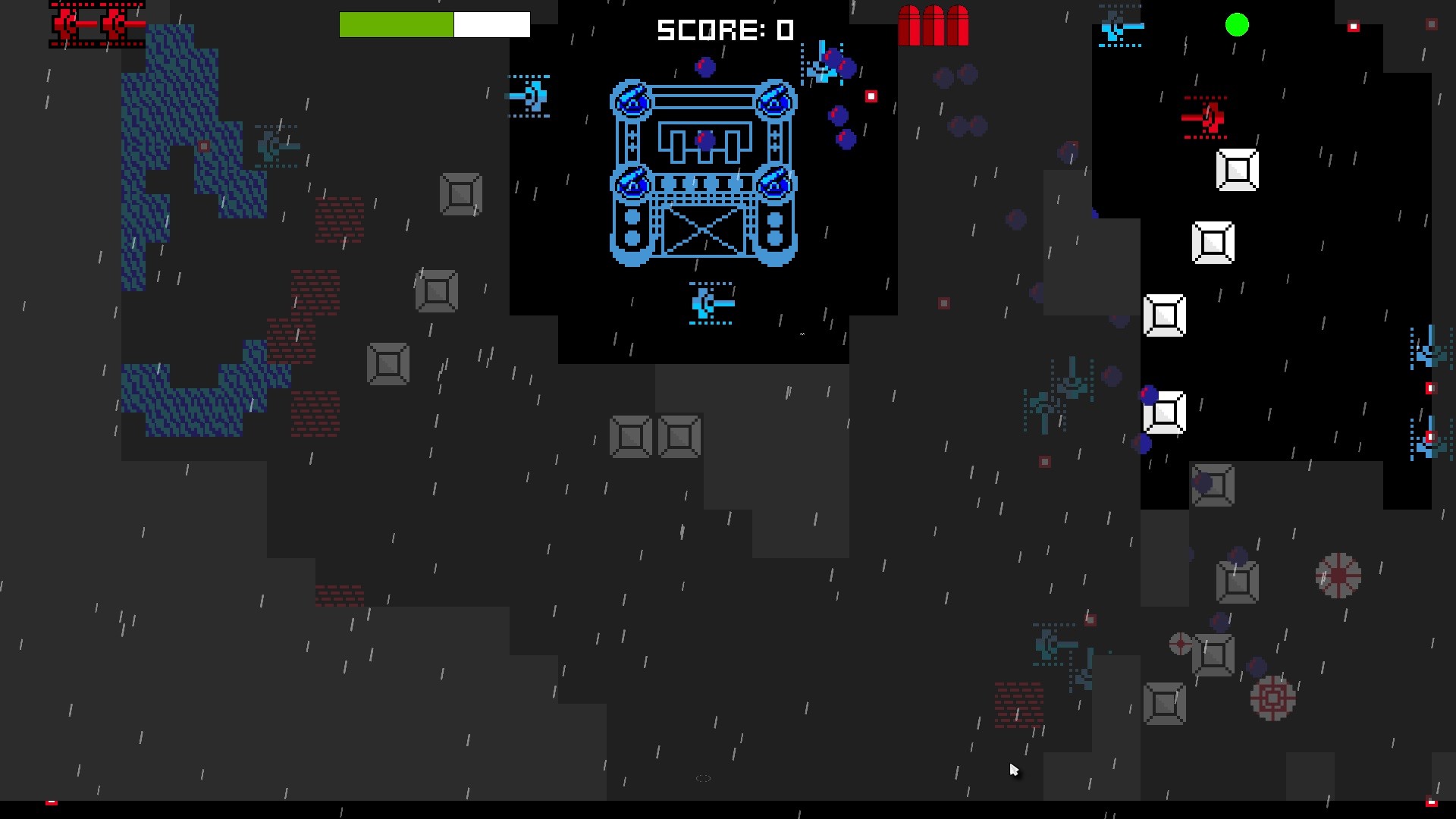Click the green portion of the health bar
Screen dimensions: 1456x819
pyautogui.click(x=394, y=24)
